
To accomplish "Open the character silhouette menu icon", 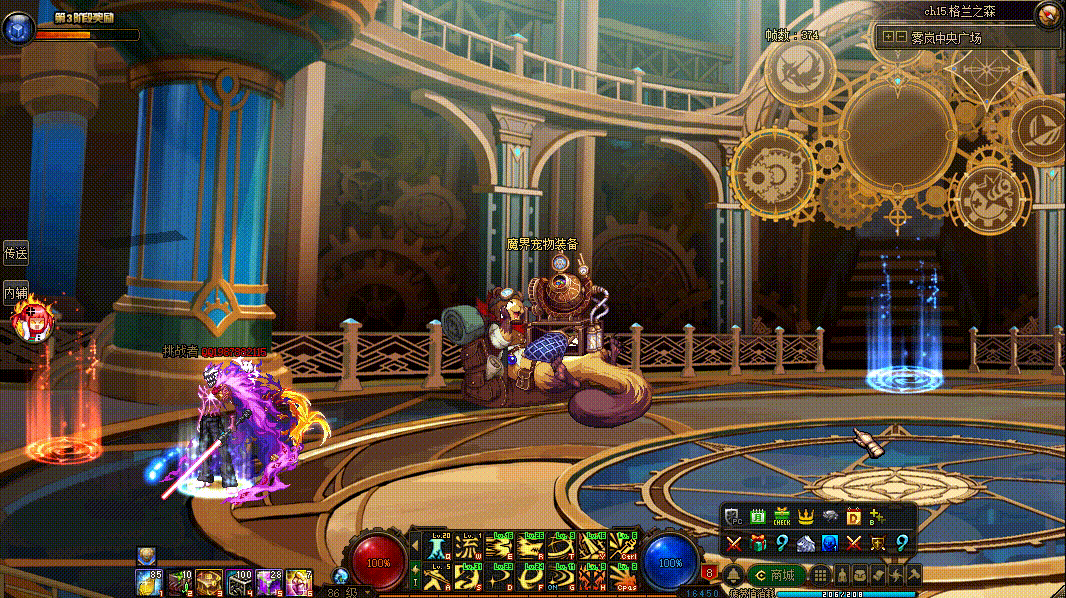I will pos(841,575).
